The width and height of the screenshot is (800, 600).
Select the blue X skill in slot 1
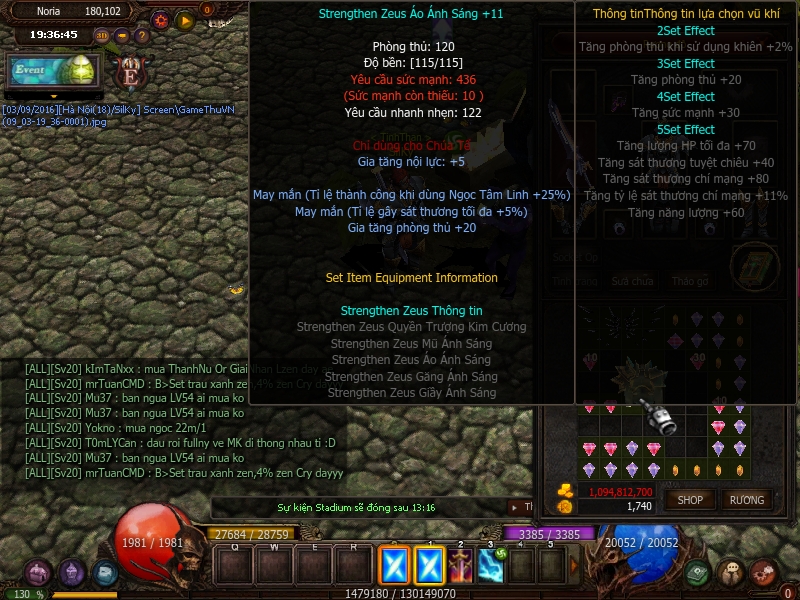[x=430, y=567]
